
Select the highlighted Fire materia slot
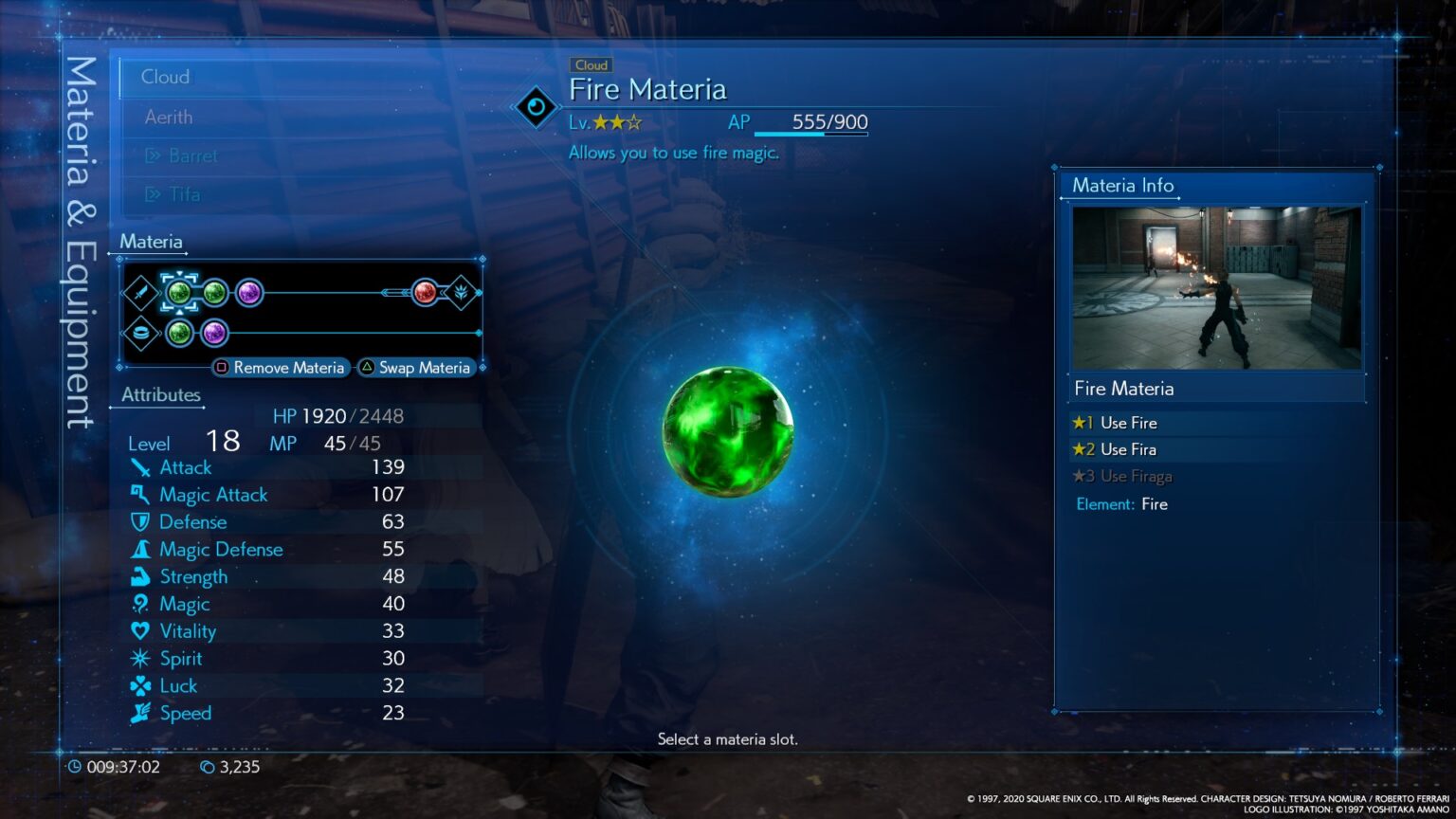[178, 293]
